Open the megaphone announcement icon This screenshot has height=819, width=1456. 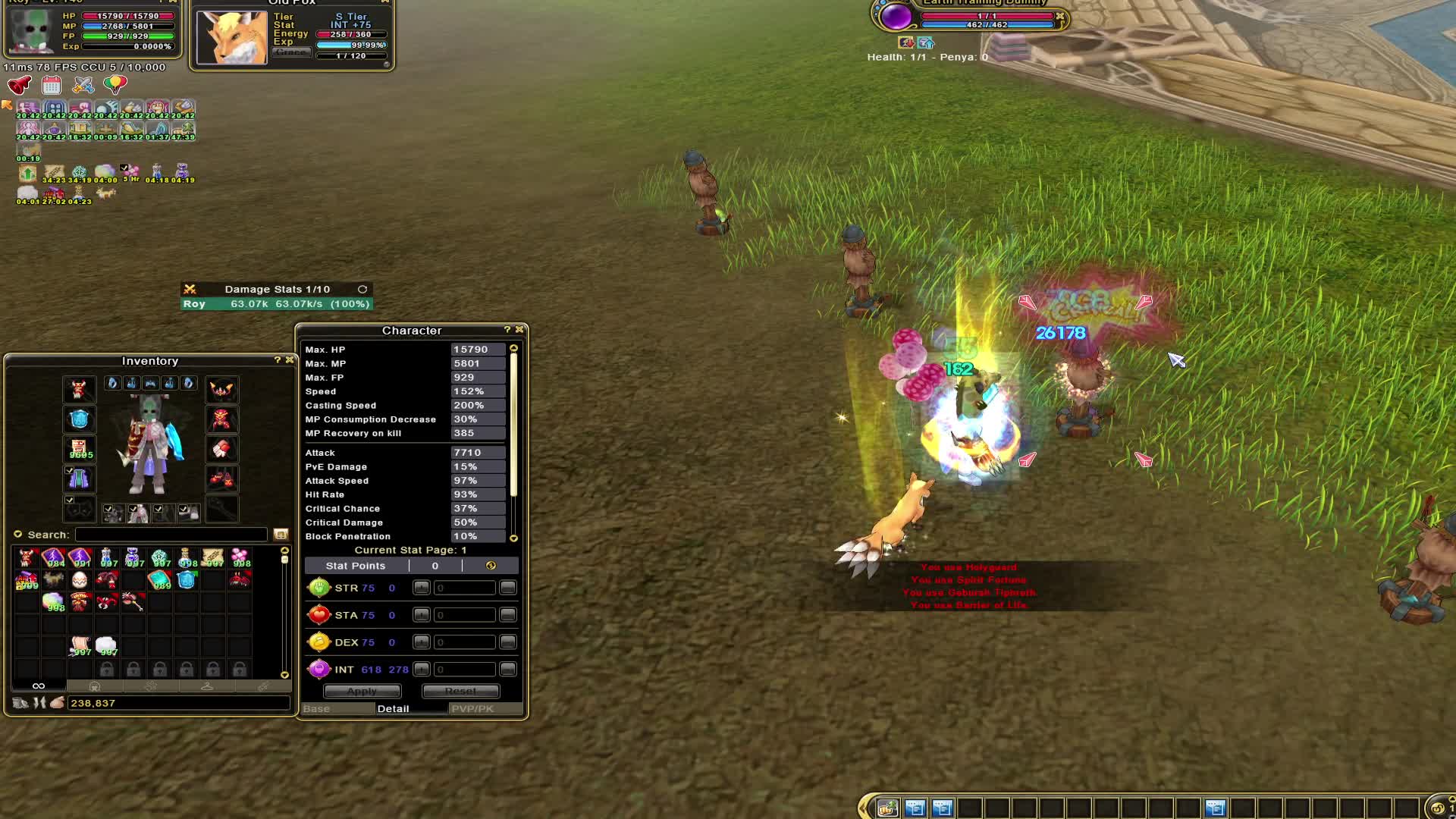tap(19, 85)
